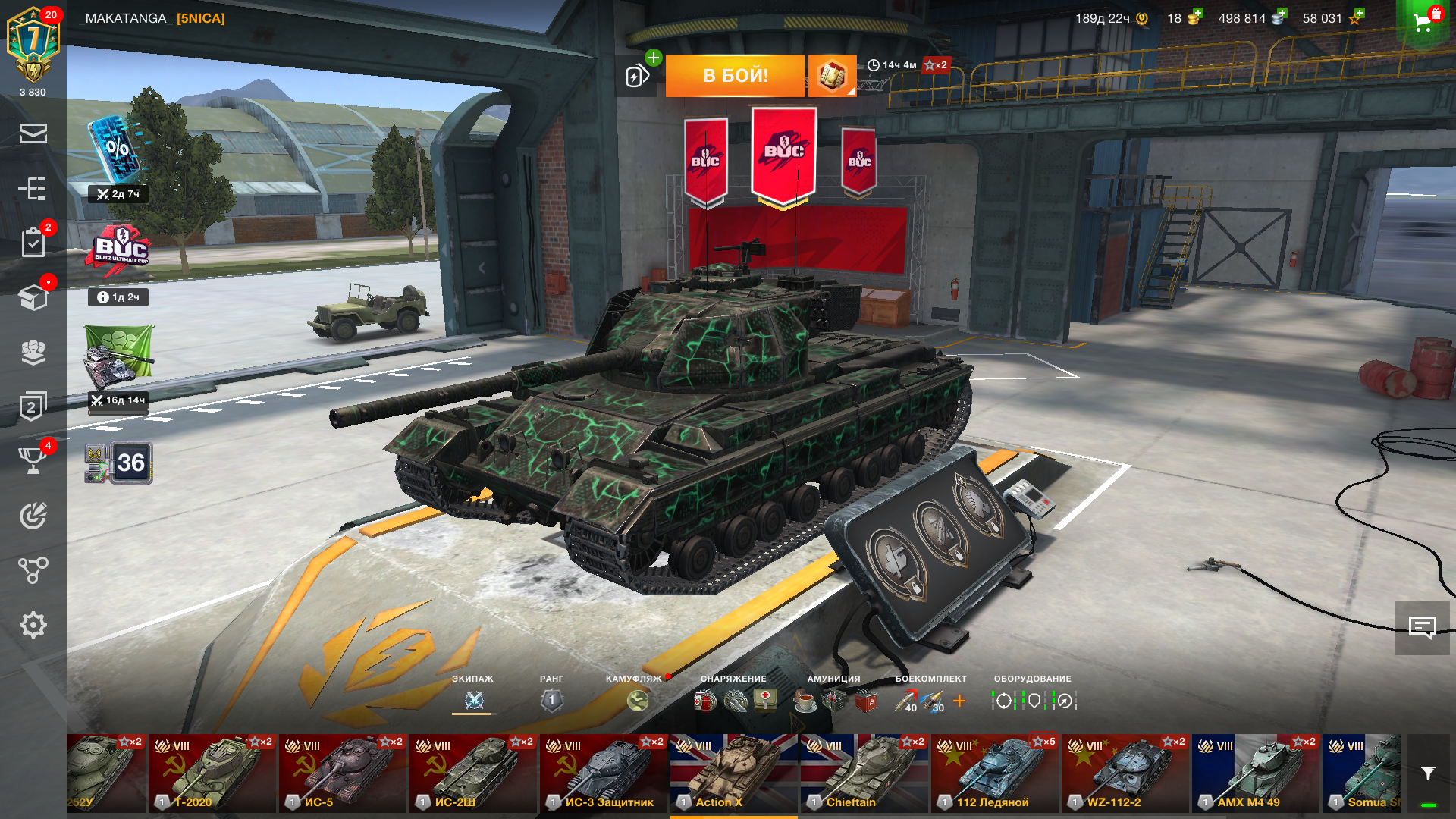Open missions clipboard with badge
The image size is (1456, 819).
click(33, 243)
